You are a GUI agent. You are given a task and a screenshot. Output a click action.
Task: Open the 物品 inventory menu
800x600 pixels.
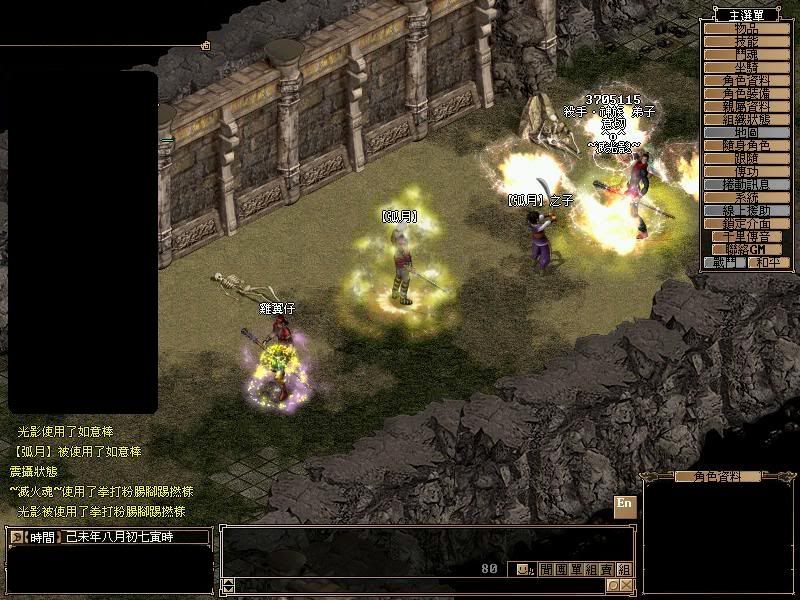(x=747, y=28)
